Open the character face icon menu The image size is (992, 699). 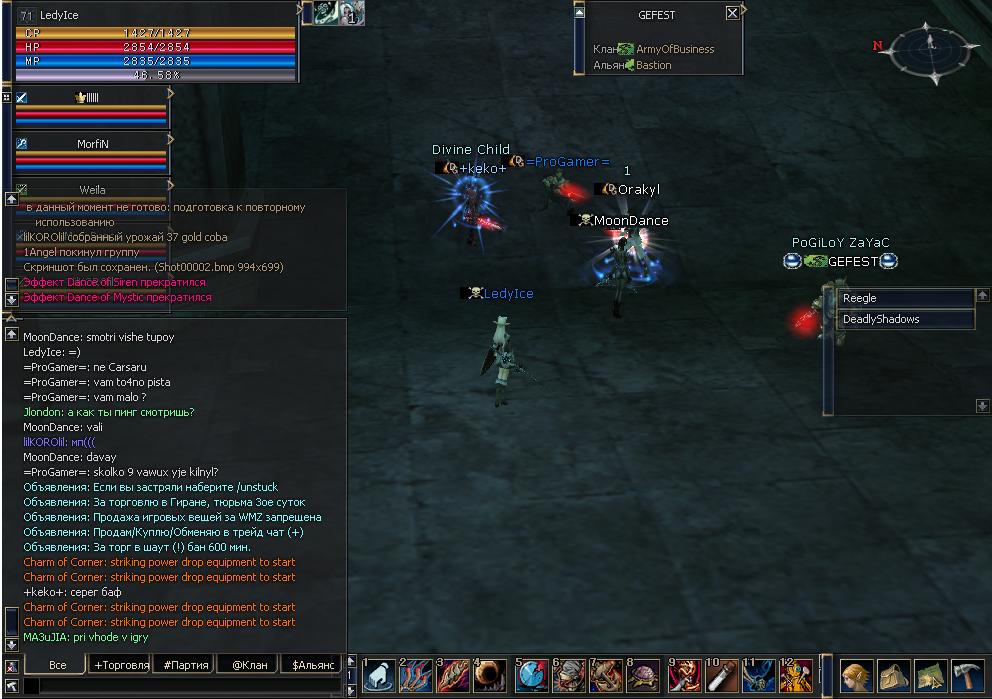point(856,677)
